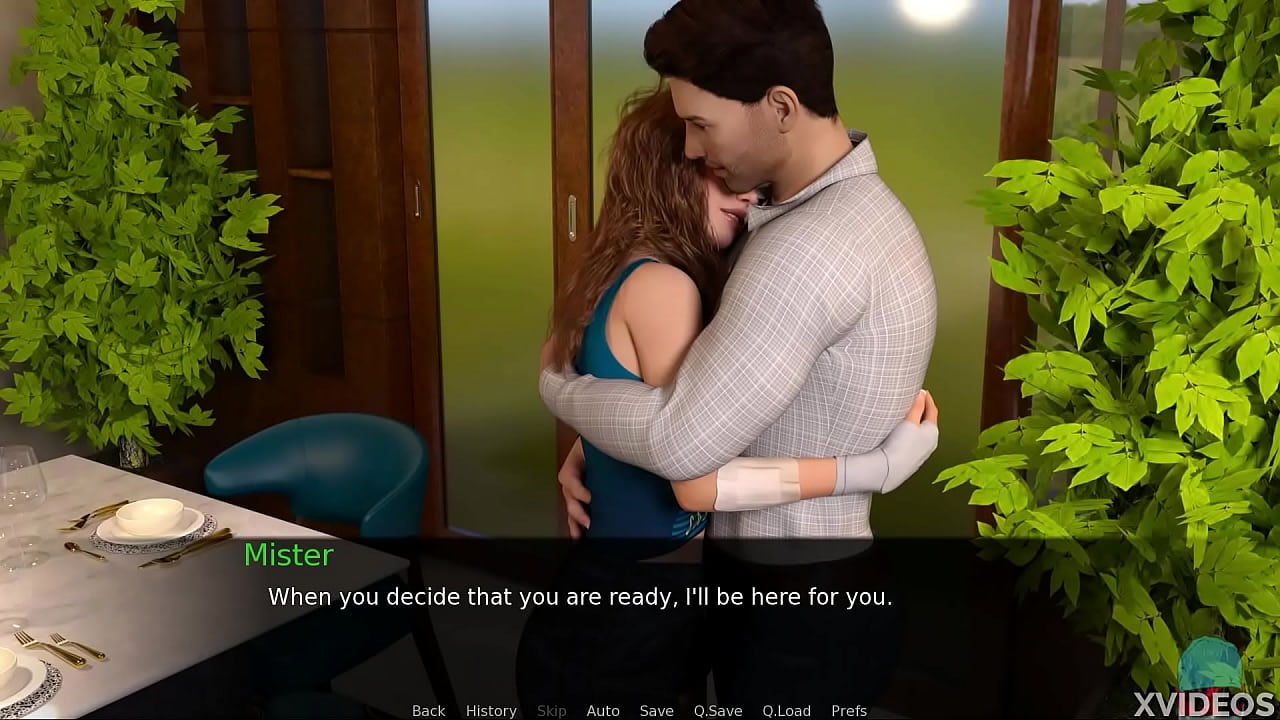Load the last quick save via Q.Load
This screenshot has height=720, width=1280.
(786, 710)
